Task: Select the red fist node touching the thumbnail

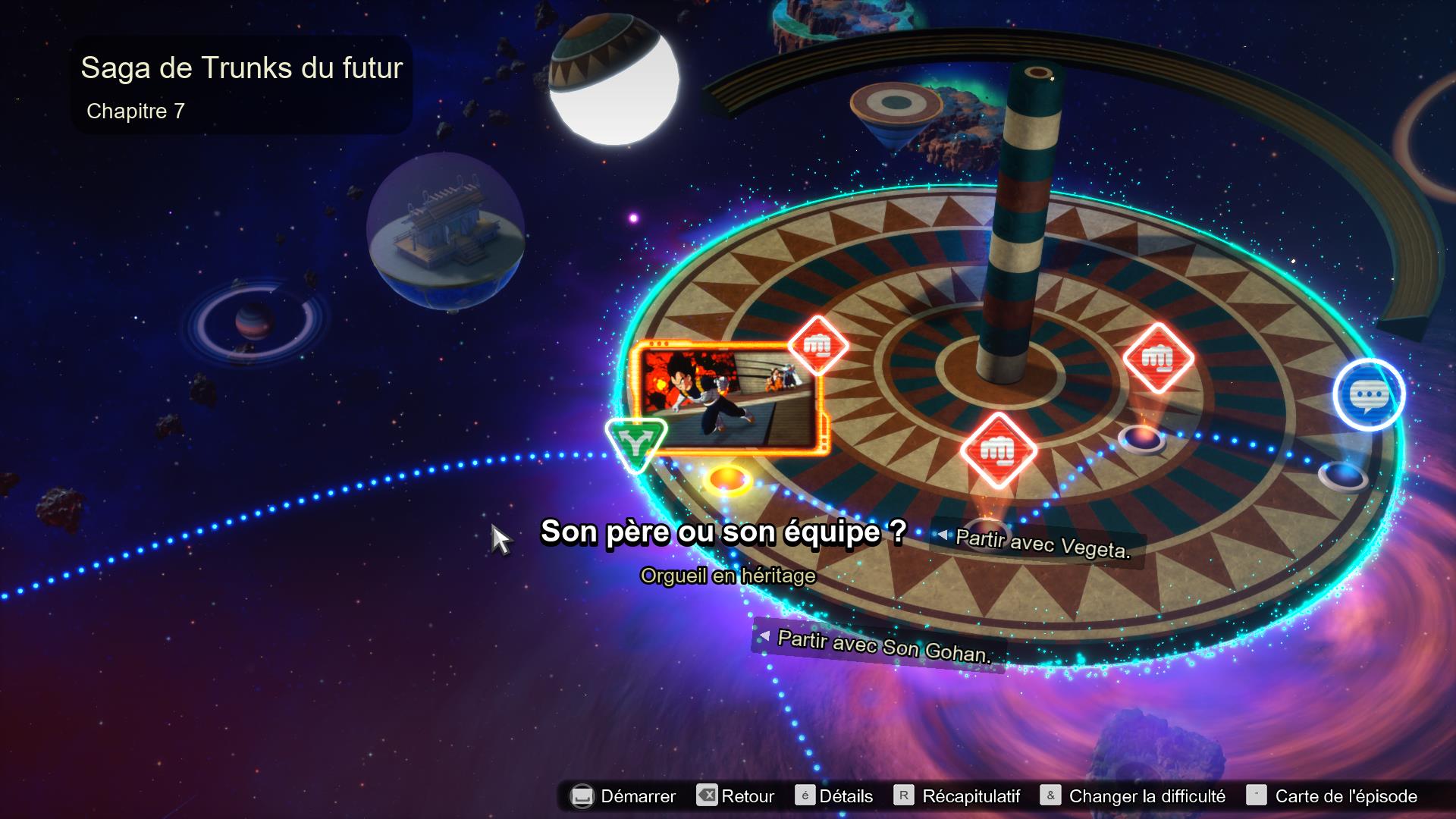Action: point(817,346)
